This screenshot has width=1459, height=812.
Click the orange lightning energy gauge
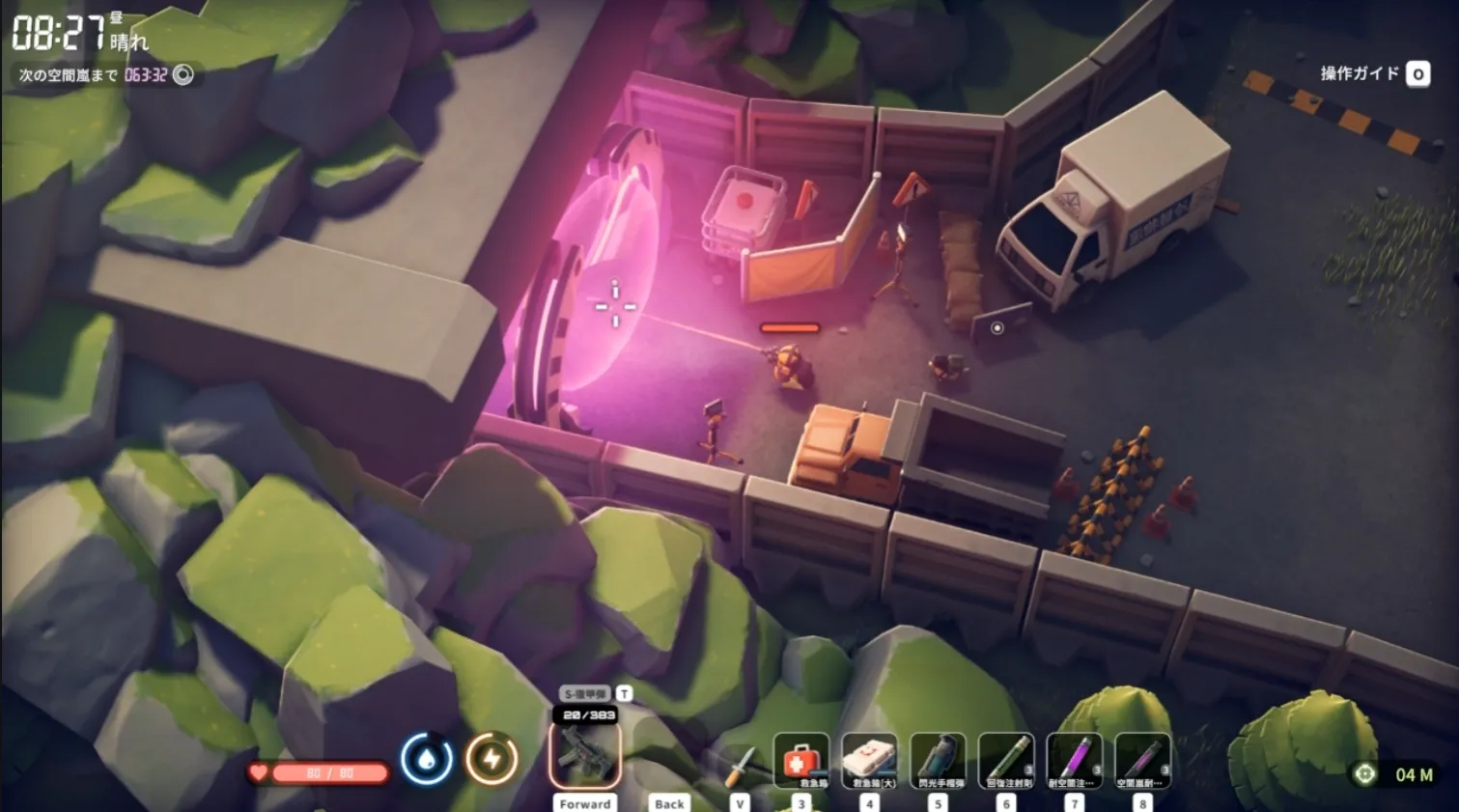tap(492, 759)
